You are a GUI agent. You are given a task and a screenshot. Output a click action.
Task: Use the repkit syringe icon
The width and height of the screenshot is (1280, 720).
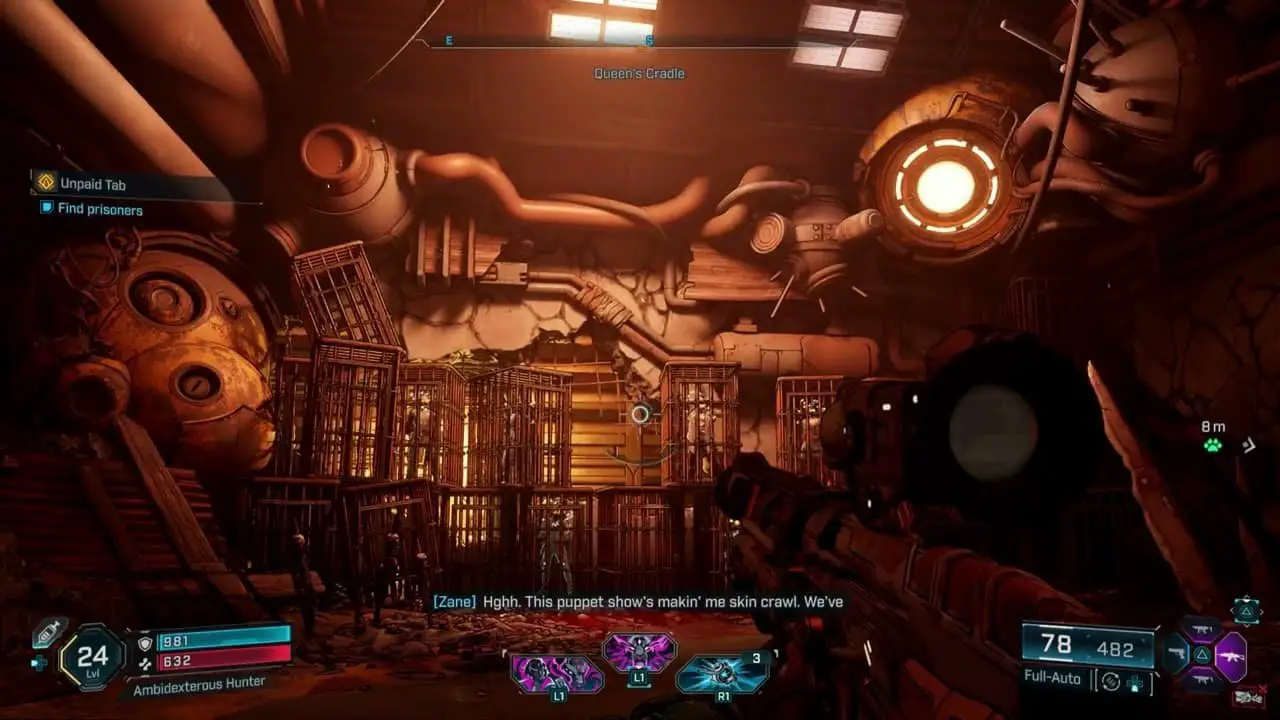(x=48, y=632)
